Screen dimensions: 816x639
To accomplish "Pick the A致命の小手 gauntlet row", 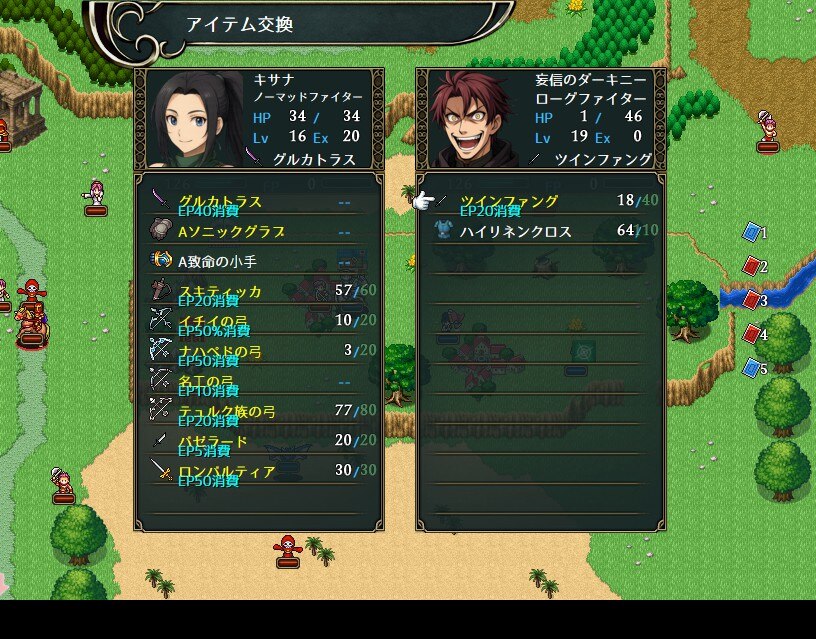I will (258, 262).
